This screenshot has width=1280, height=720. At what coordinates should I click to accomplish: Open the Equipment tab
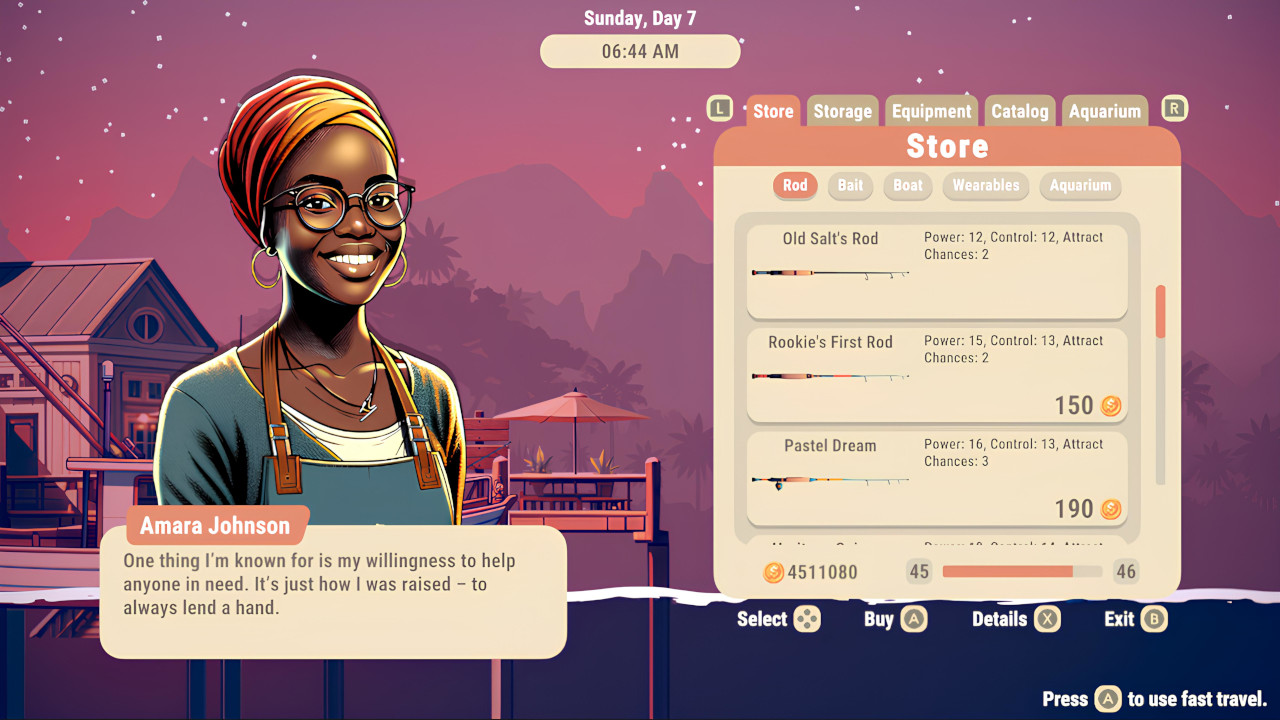(x=931, y=111)
